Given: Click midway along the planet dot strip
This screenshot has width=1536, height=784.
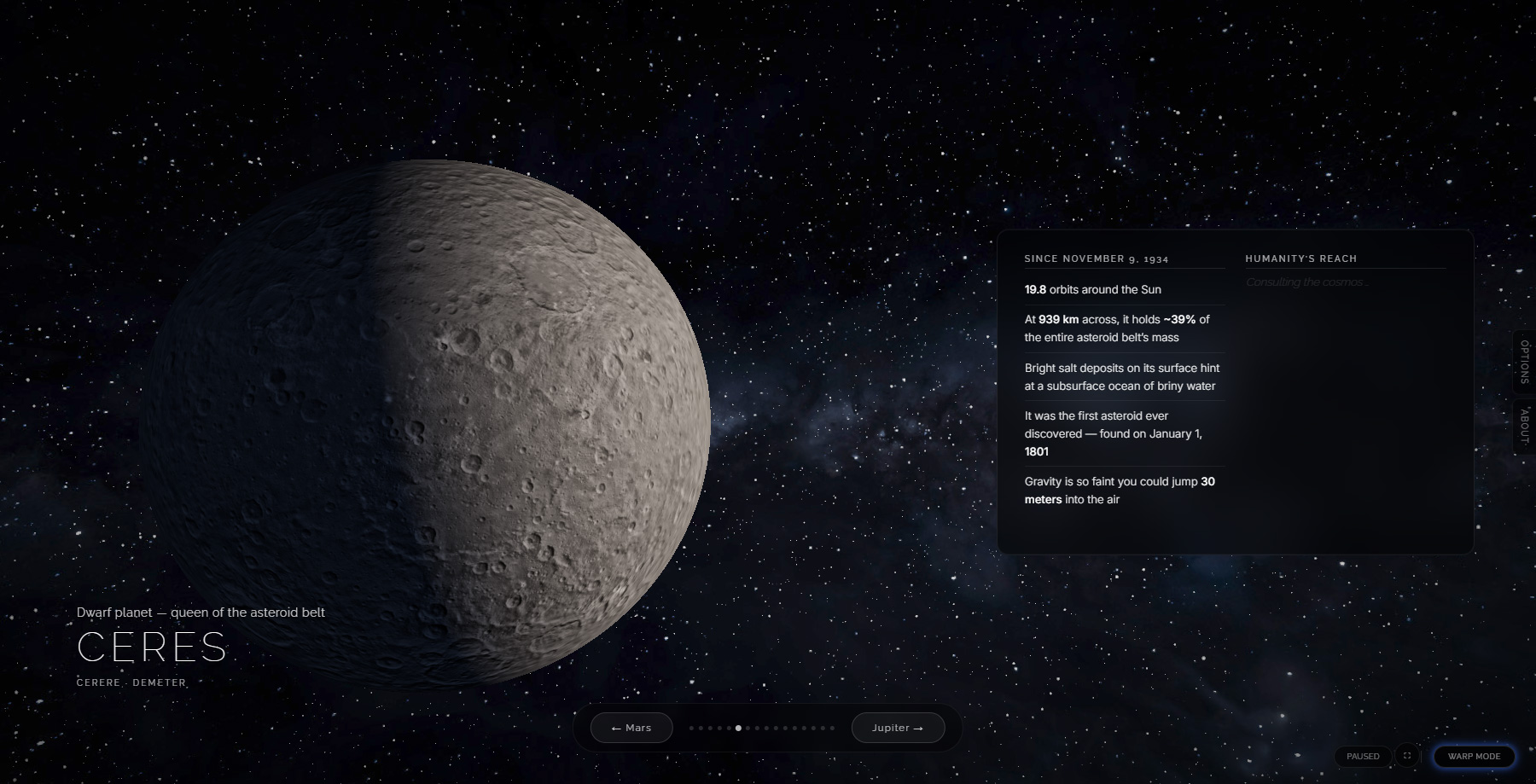Looking at the screenshot, I should (762, 729).
